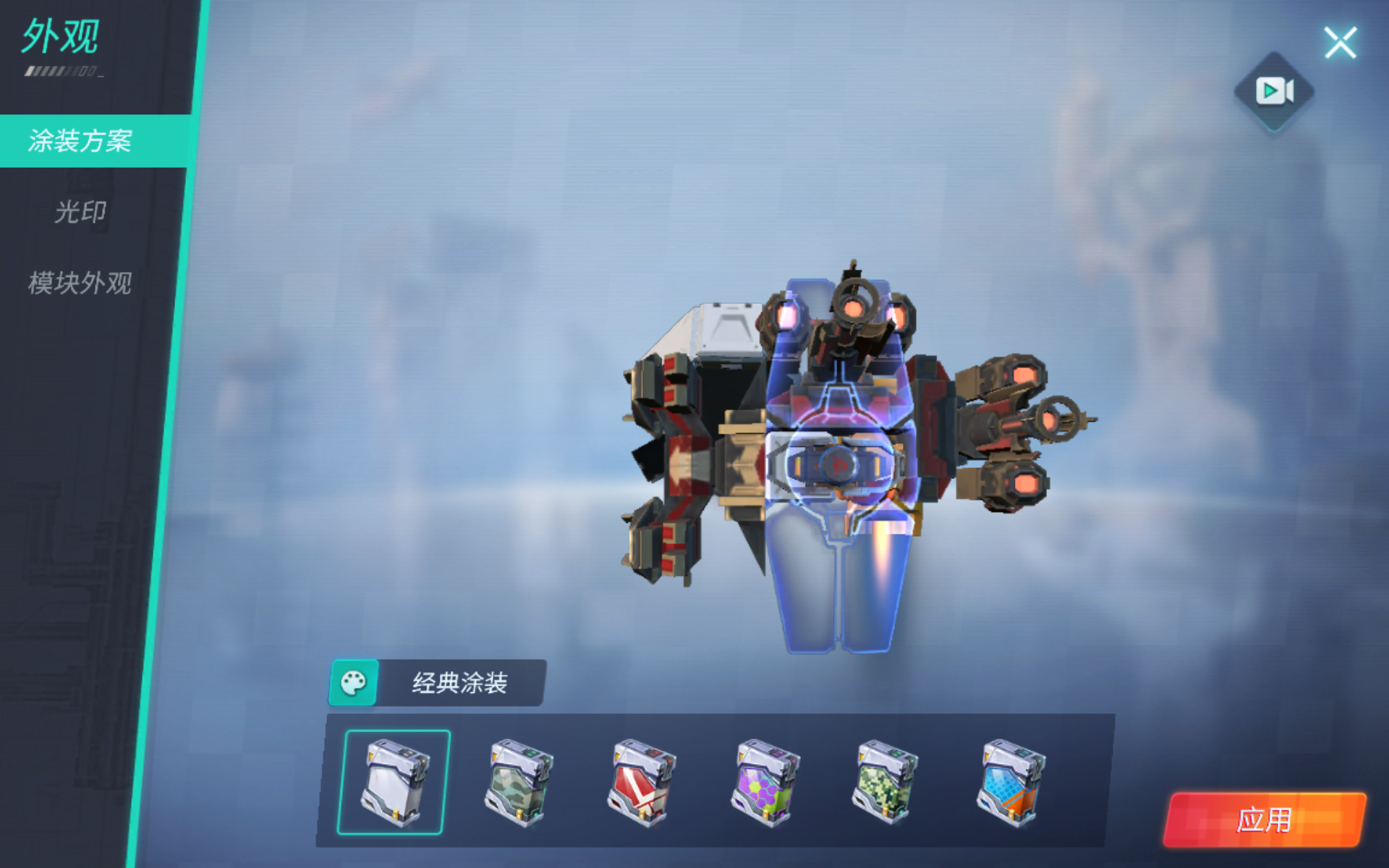Open the video recording icon top right

[1273, 90]
